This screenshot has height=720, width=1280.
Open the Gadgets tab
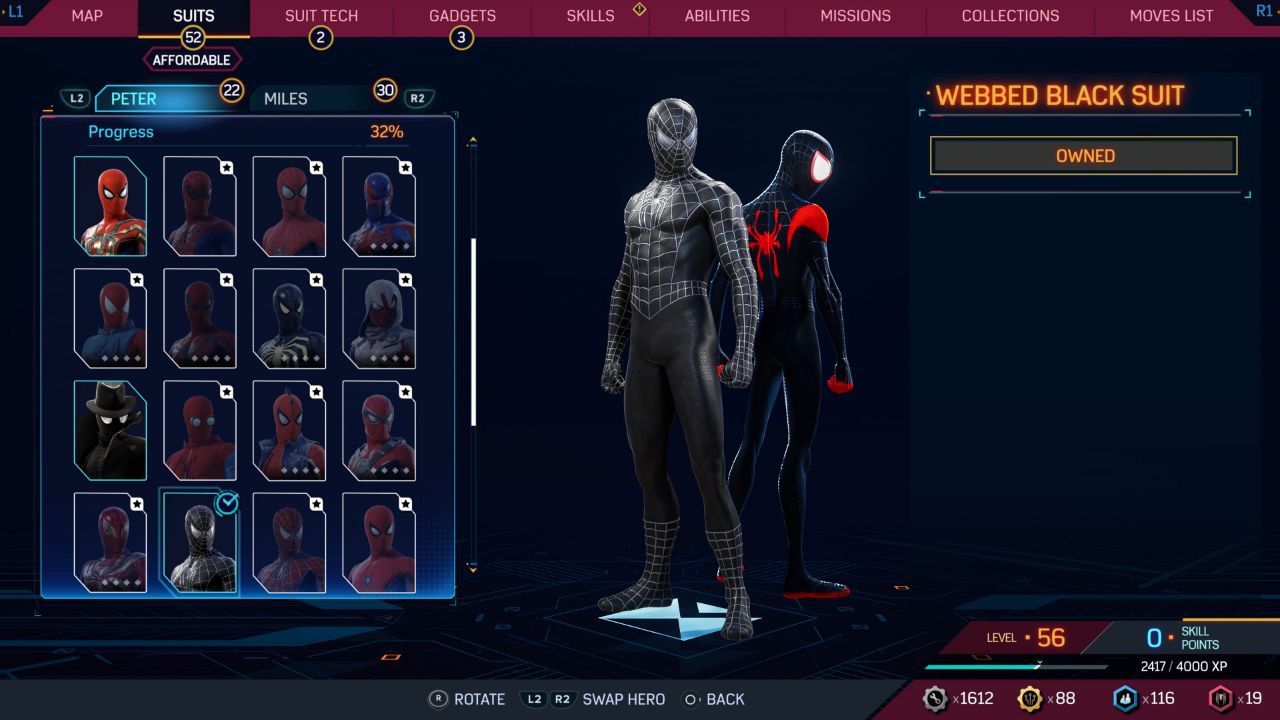(x=462, y=16)
